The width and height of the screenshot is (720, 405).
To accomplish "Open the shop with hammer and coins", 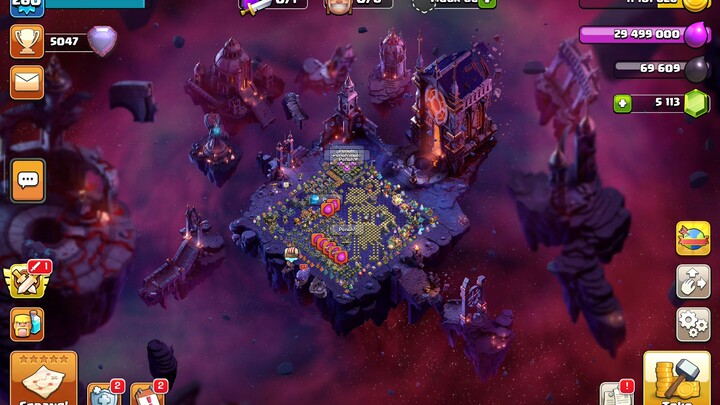I will coord(677,379).
